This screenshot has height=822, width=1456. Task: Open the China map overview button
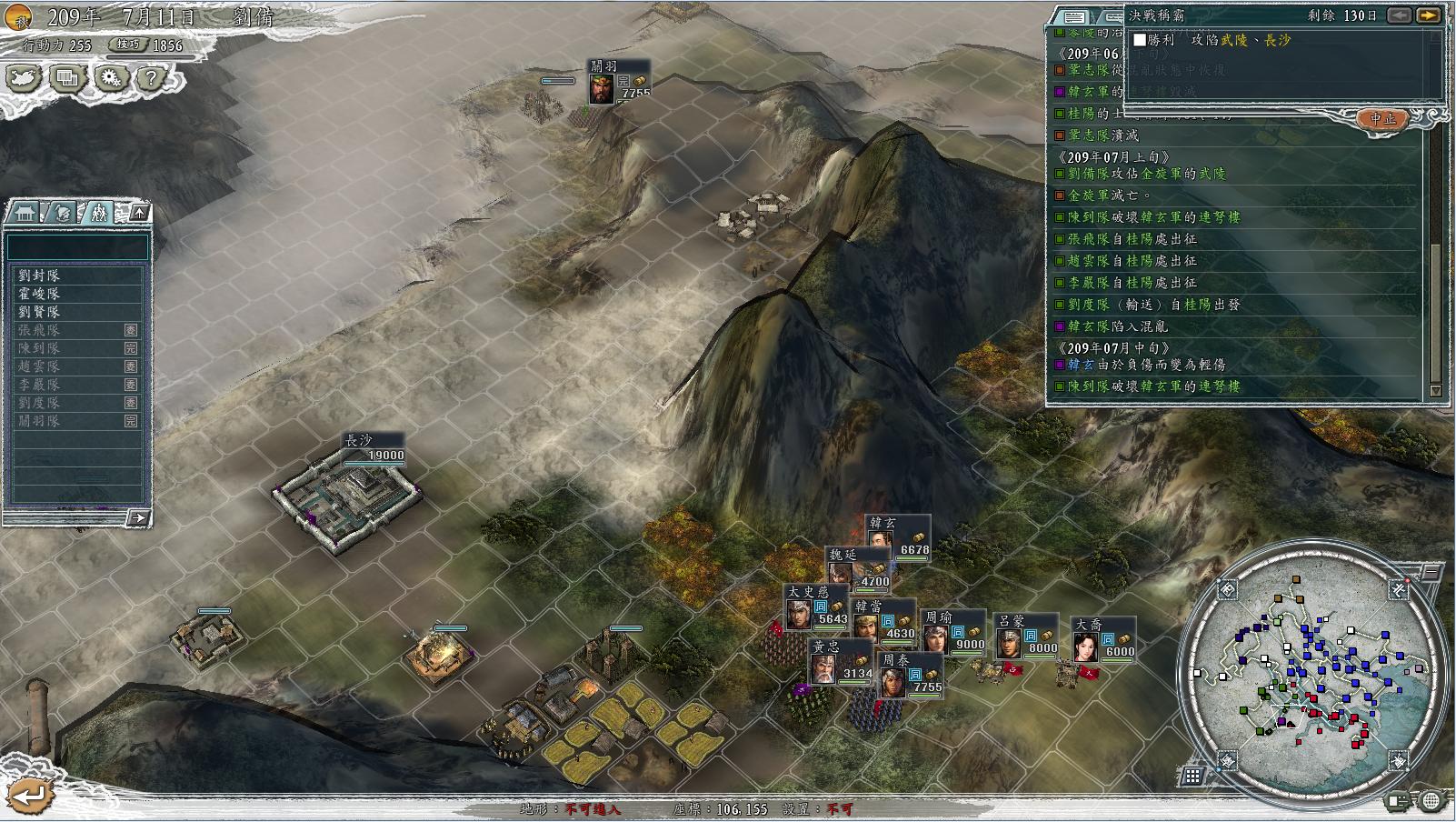click(x=25, y=78)
